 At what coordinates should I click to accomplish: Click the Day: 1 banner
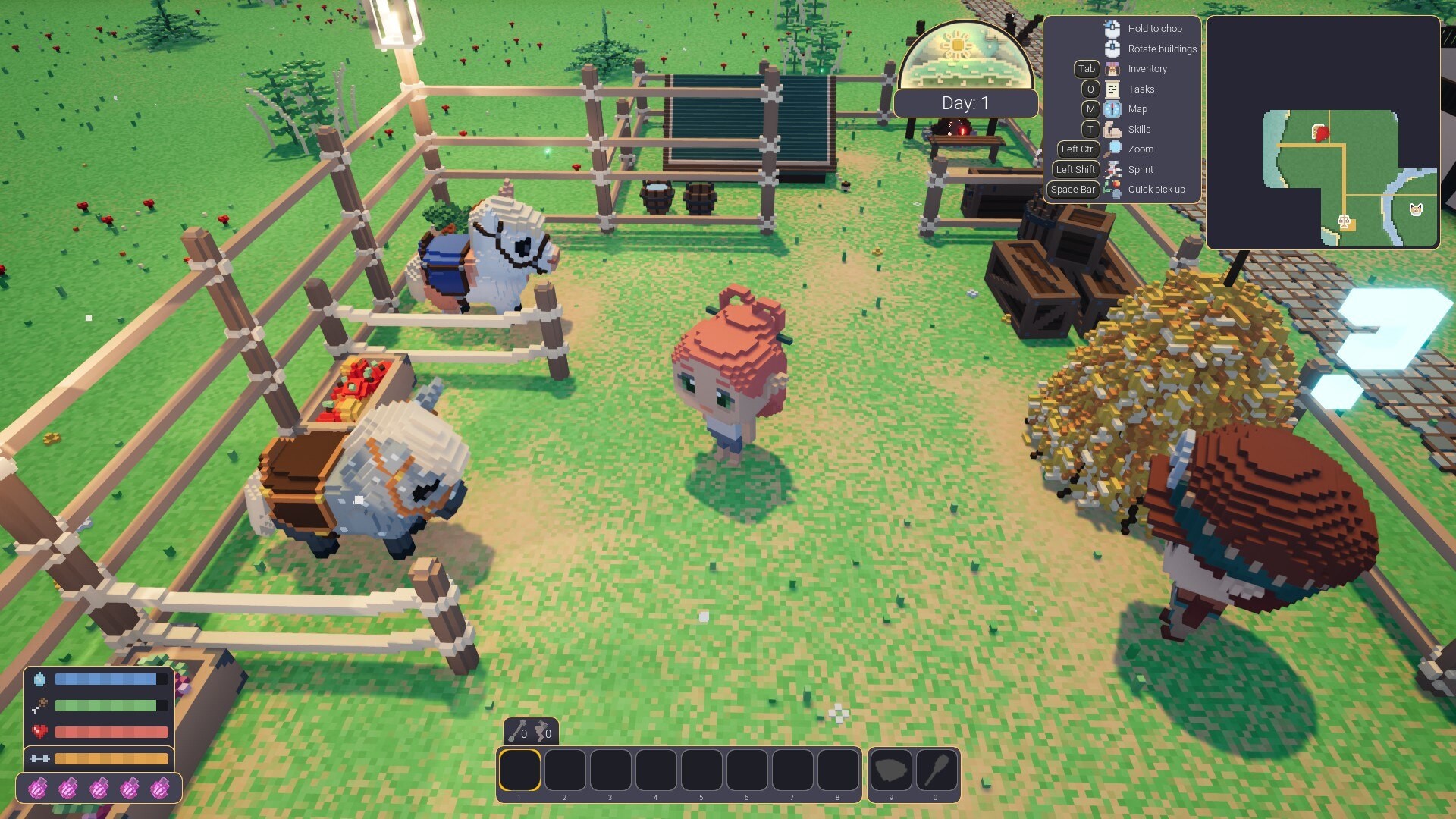click(966, 103)
